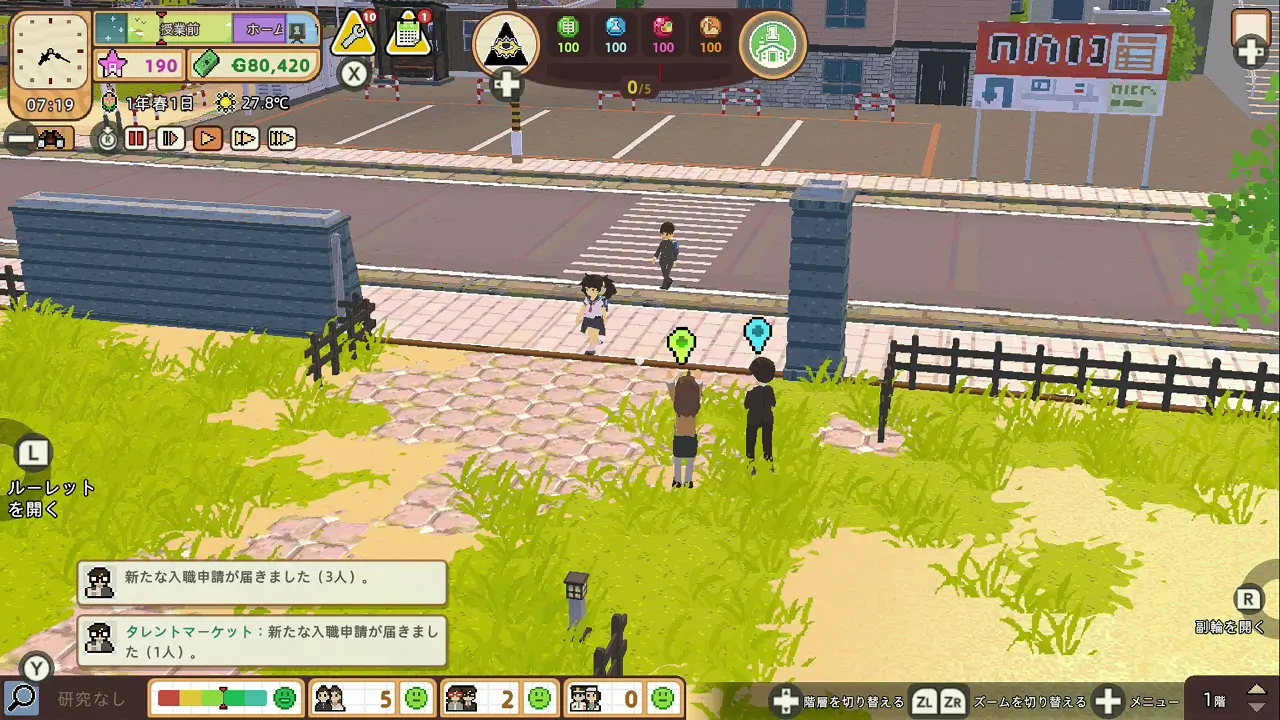Toggle the binoculars view button
The height and width of the screenshot is (720, 1280).
(x=50, y=139)
